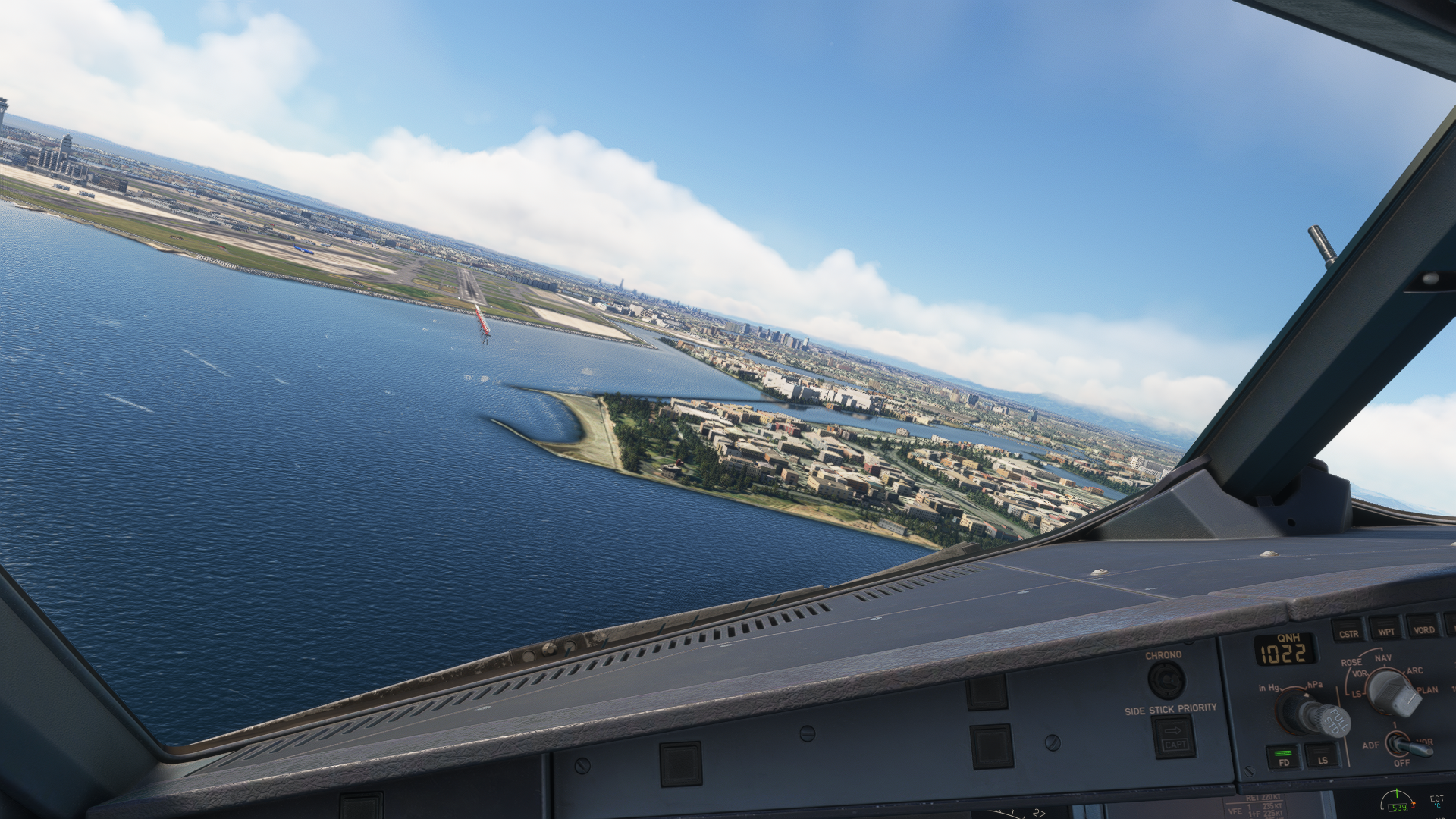1456x819 pixels.
Task: Enable the VOR.D display button
Action: pos(1423,627)
